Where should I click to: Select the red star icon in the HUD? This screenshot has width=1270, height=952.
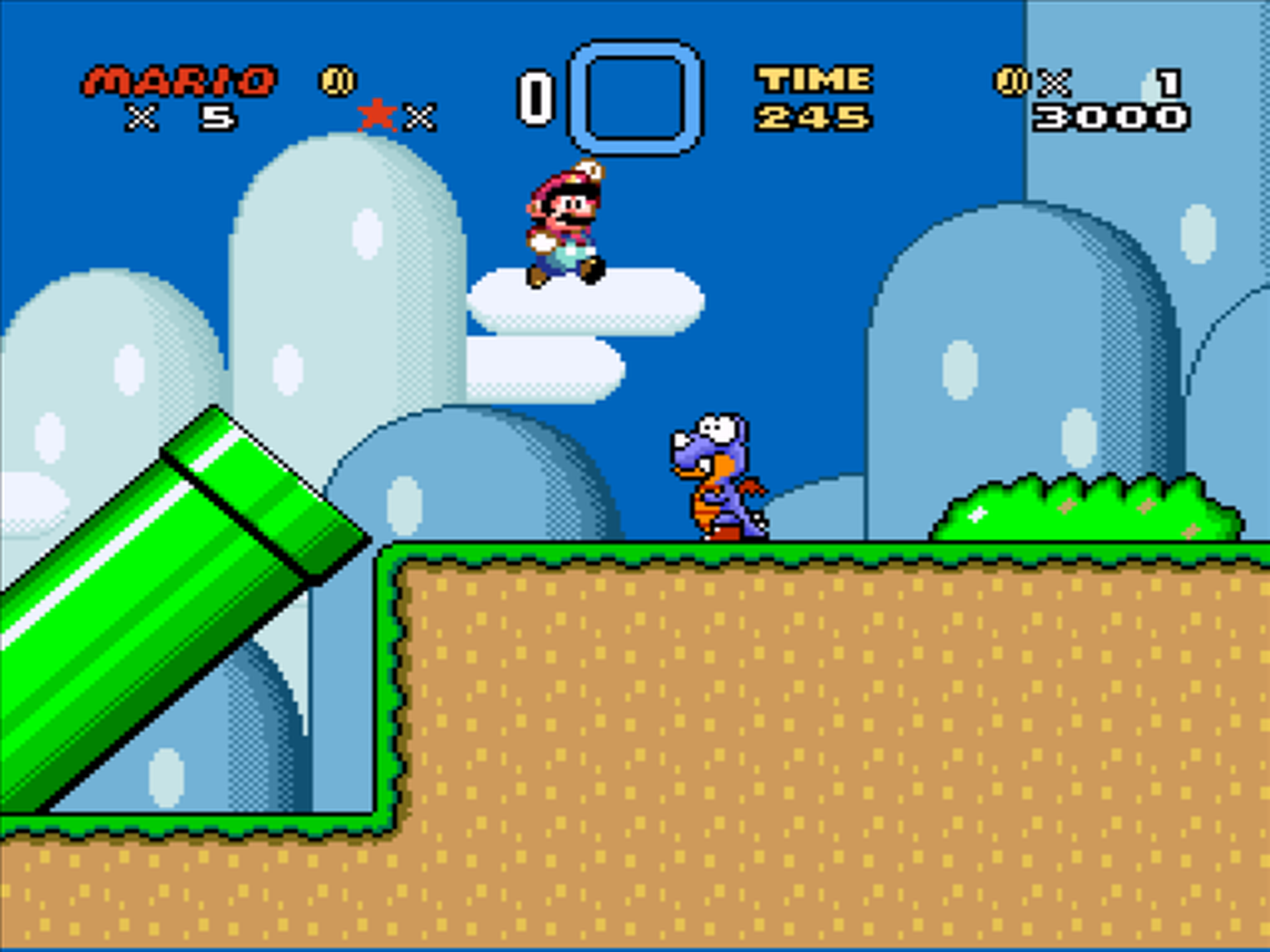tap(376, 114)
